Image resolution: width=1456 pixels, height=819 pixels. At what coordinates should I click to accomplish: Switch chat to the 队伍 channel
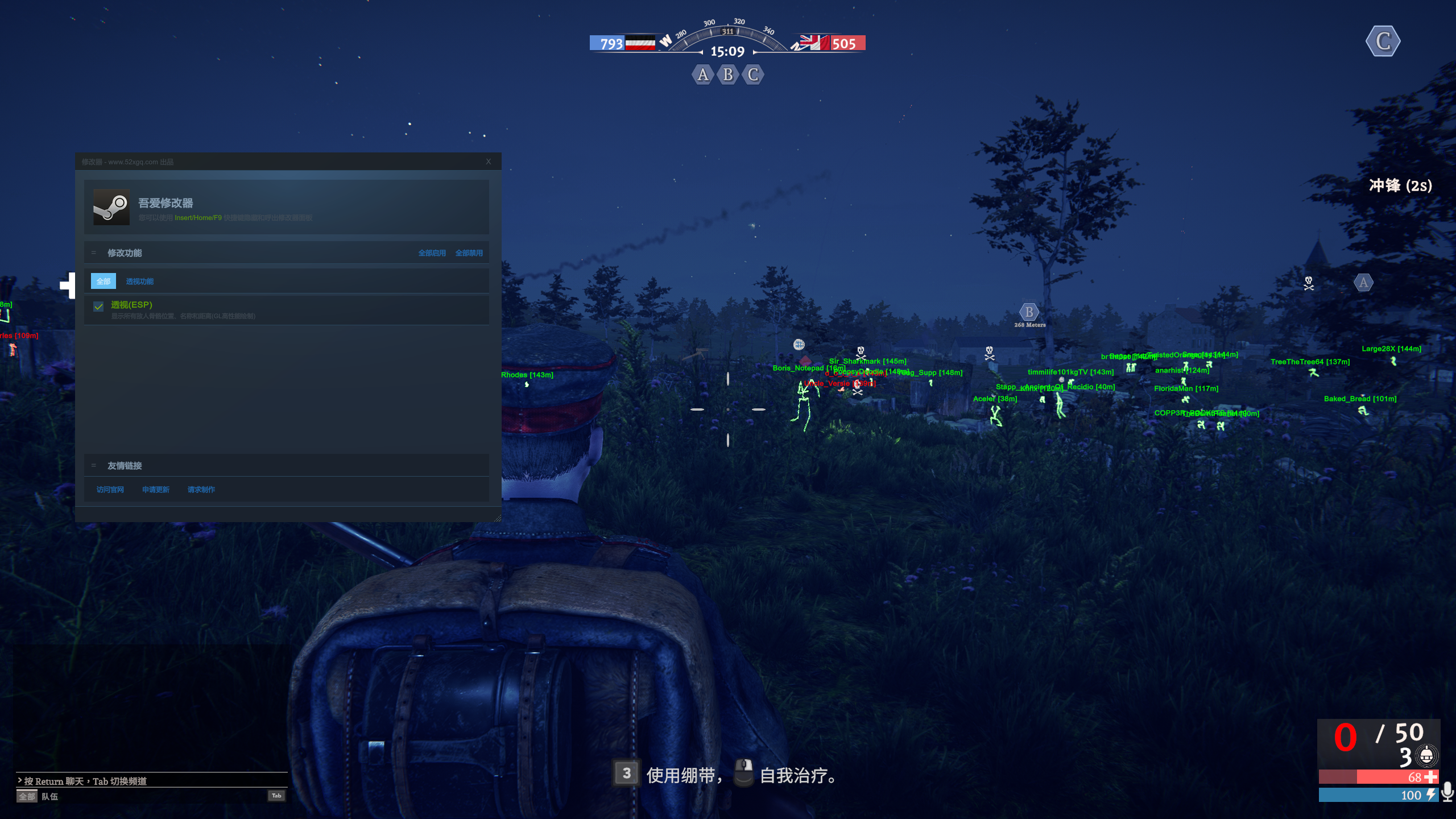coord(50,796)
